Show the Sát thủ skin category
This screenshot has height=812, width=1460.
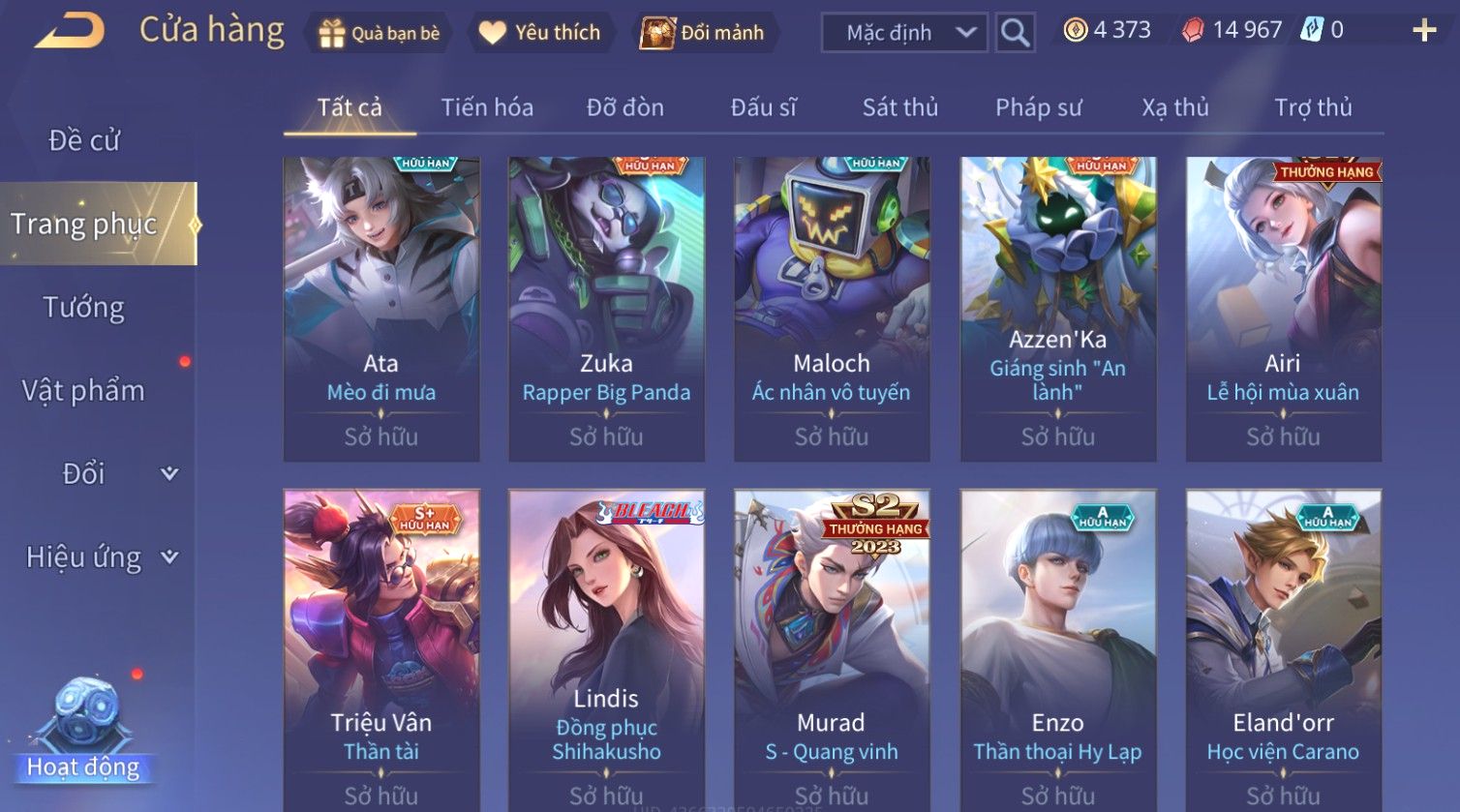click(x=900, y=107)
